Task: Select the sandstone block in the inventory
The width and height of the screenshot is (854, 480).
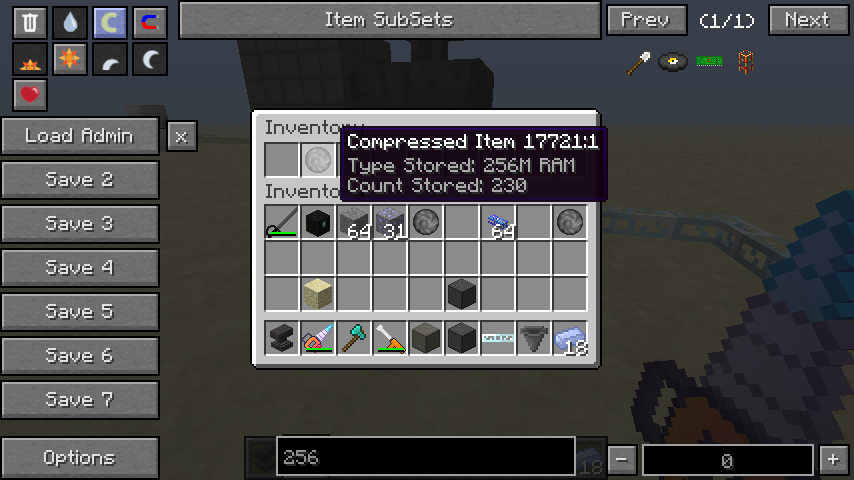Action: coord(318,294)
